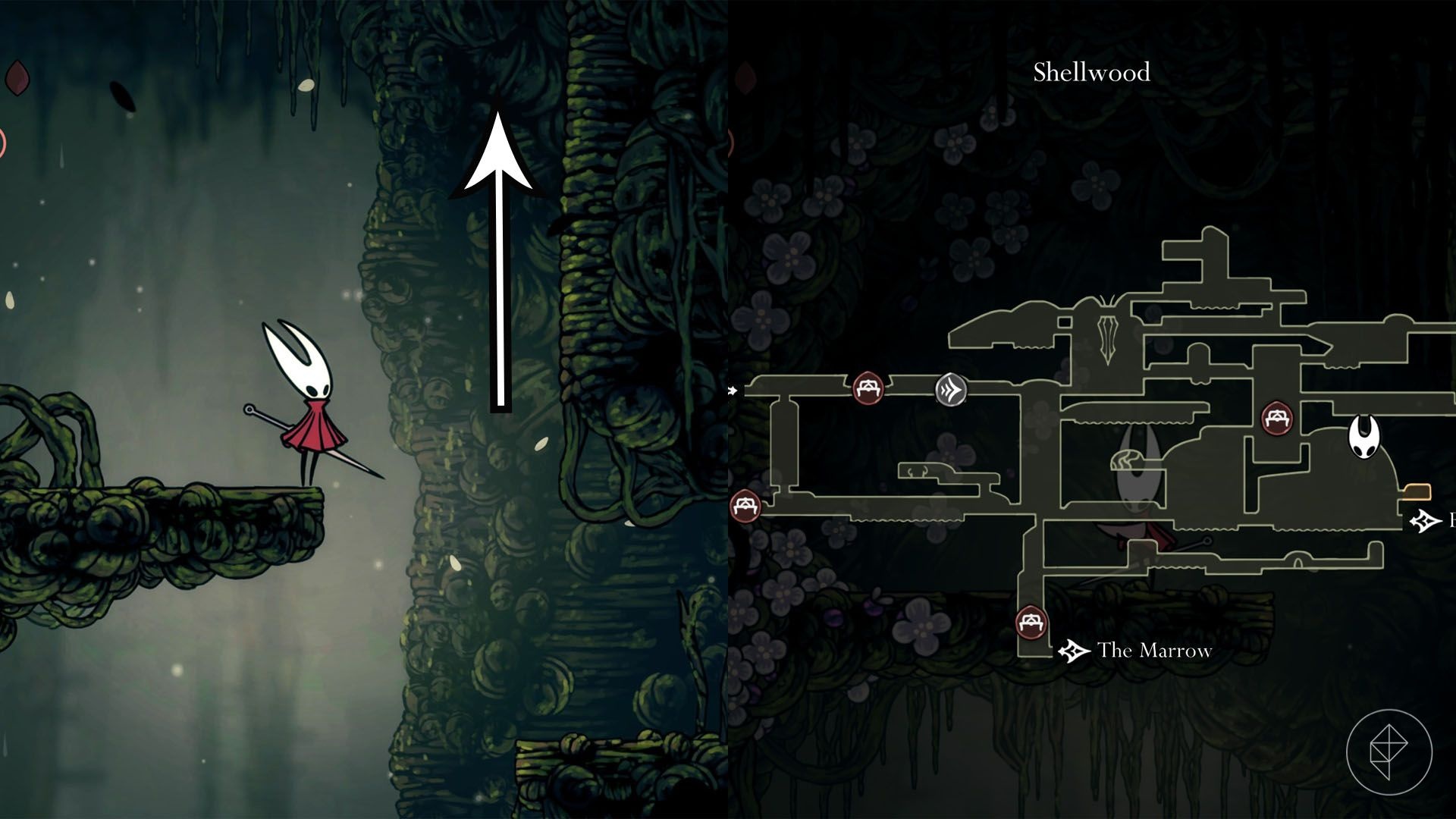Select the gray fast-travel map marker
This screenshot has width=1456, height=819.
coord(951,391)
